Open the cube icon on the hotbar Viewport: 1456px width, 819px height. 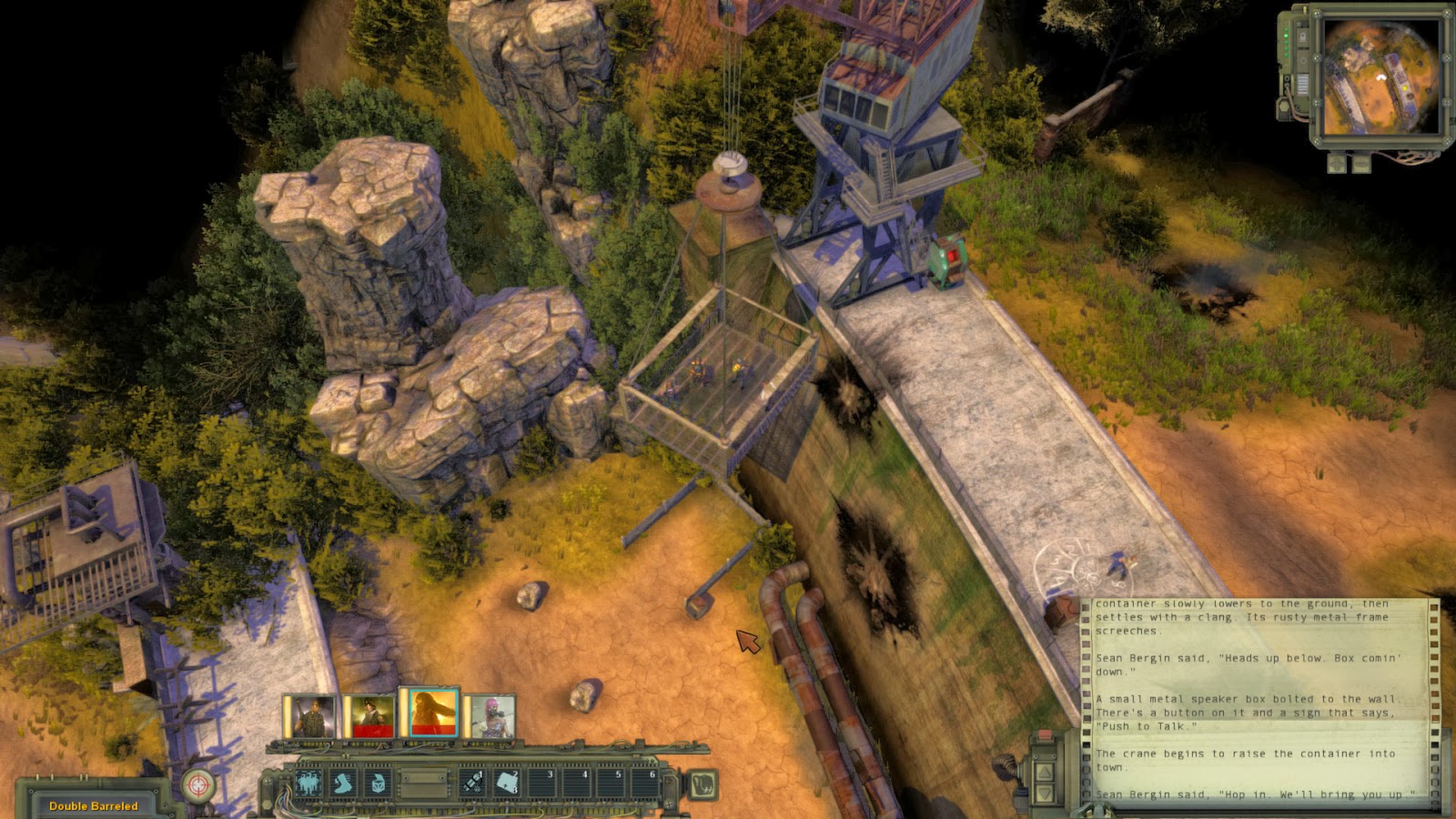[x=377, y=784]
